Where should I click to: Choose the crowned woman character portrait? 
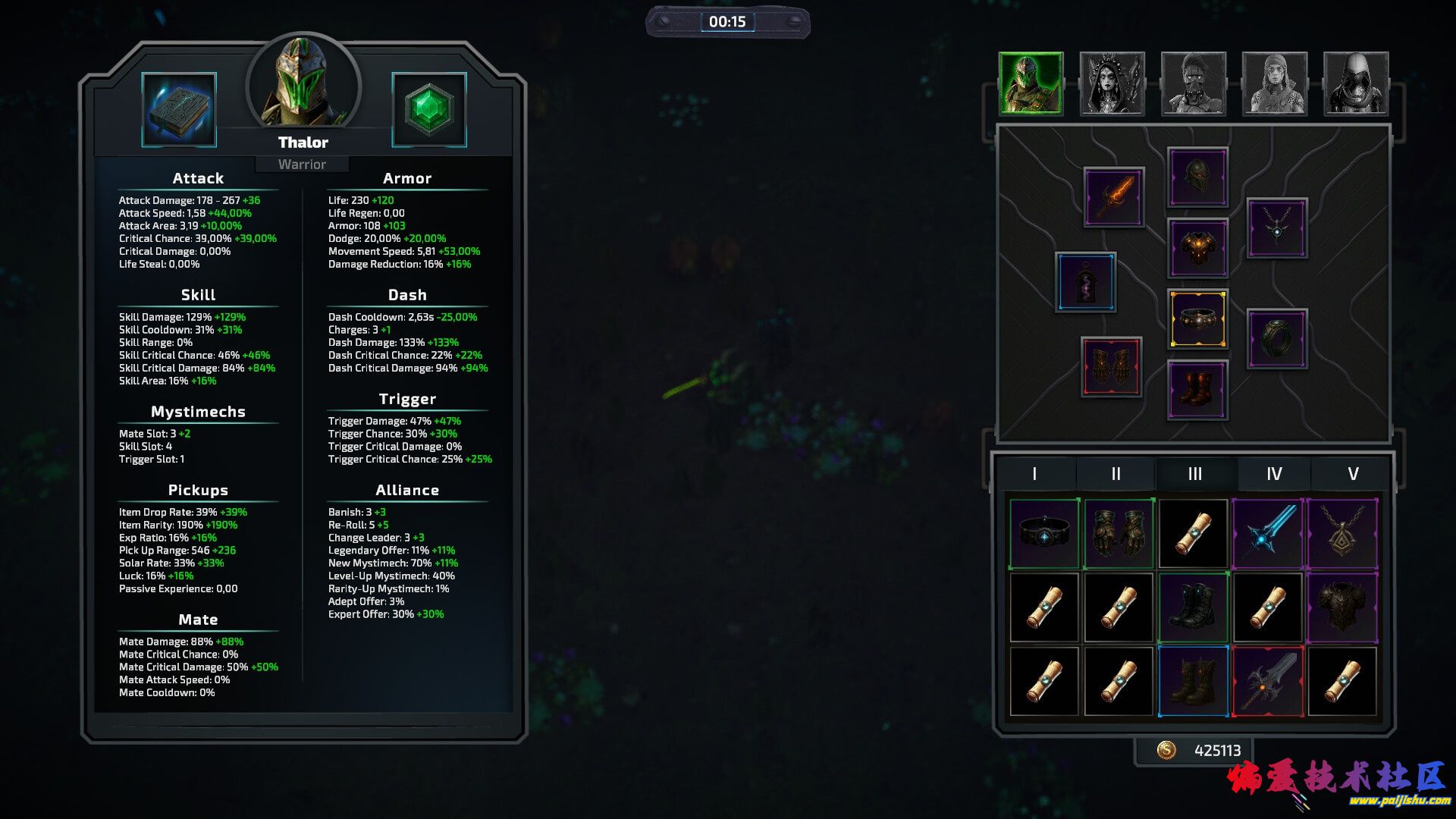(1112, 83)
